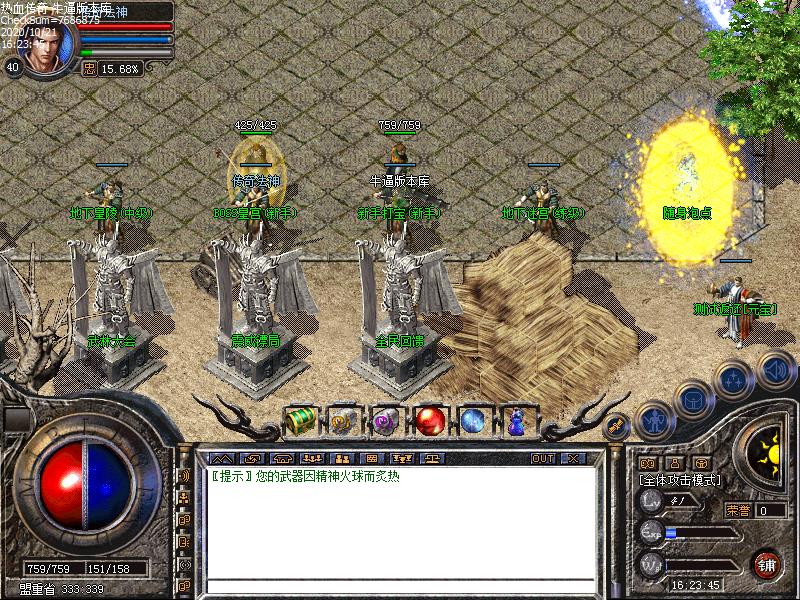The height and width of the screenshot is (600, 800).
Task: Click the OUT button above chat
Action: point(543,458)
